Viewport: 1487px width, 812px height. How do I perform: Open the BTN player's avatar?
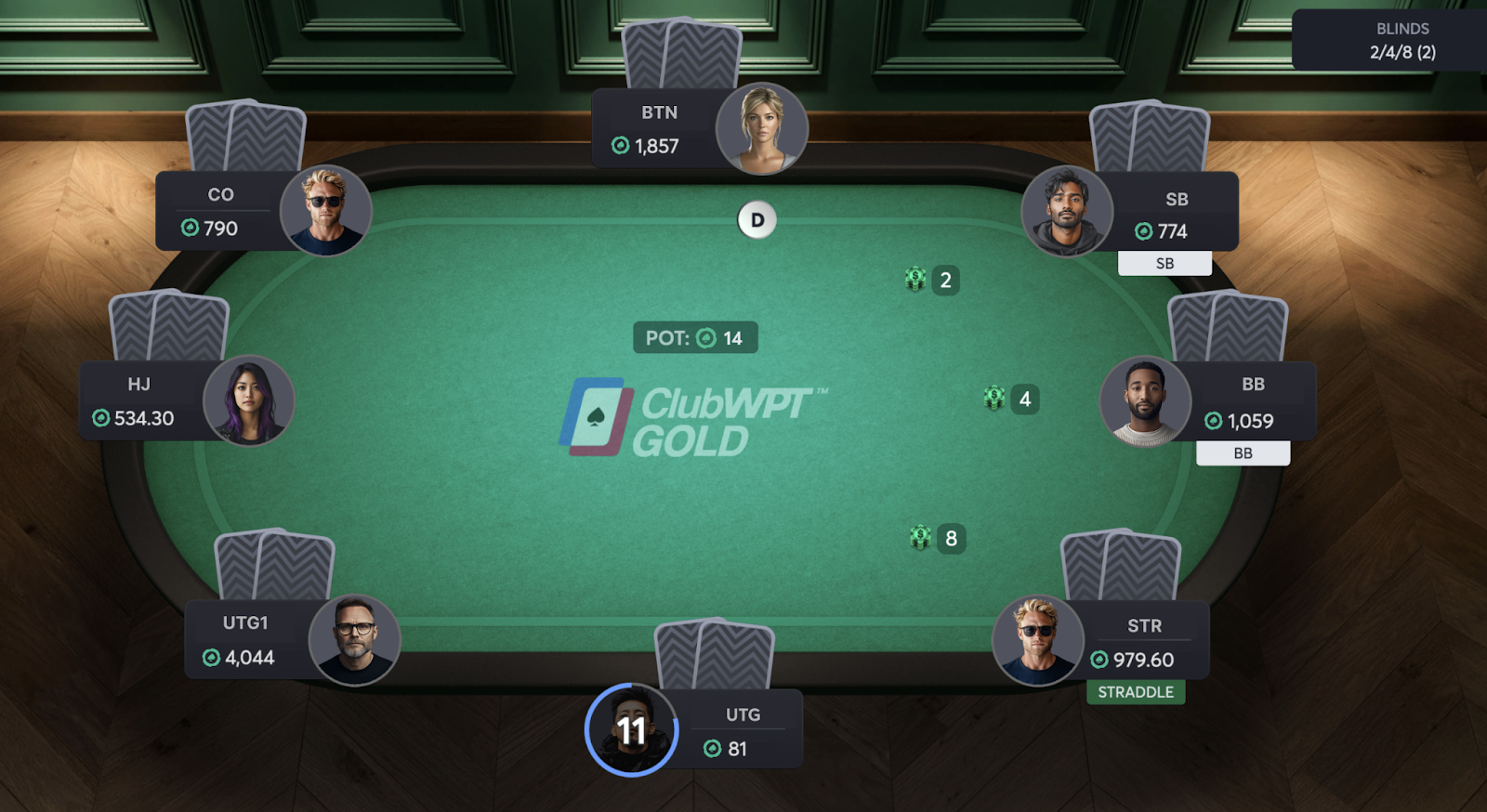pos(761,129)
